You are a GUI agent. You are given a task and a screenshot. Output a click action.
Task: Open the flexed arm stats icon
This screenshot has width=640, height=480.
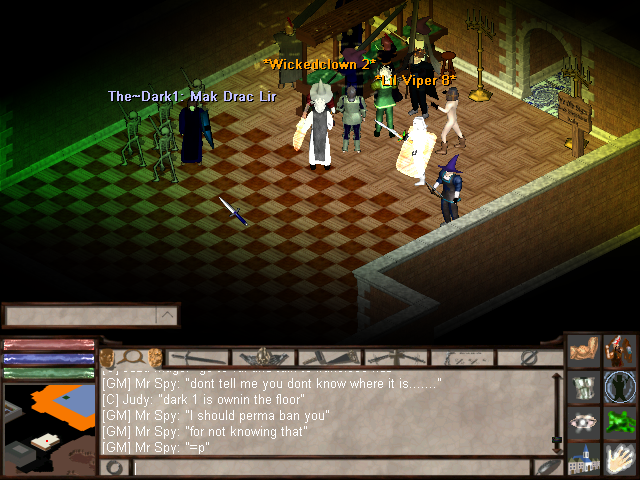point(584,352)
